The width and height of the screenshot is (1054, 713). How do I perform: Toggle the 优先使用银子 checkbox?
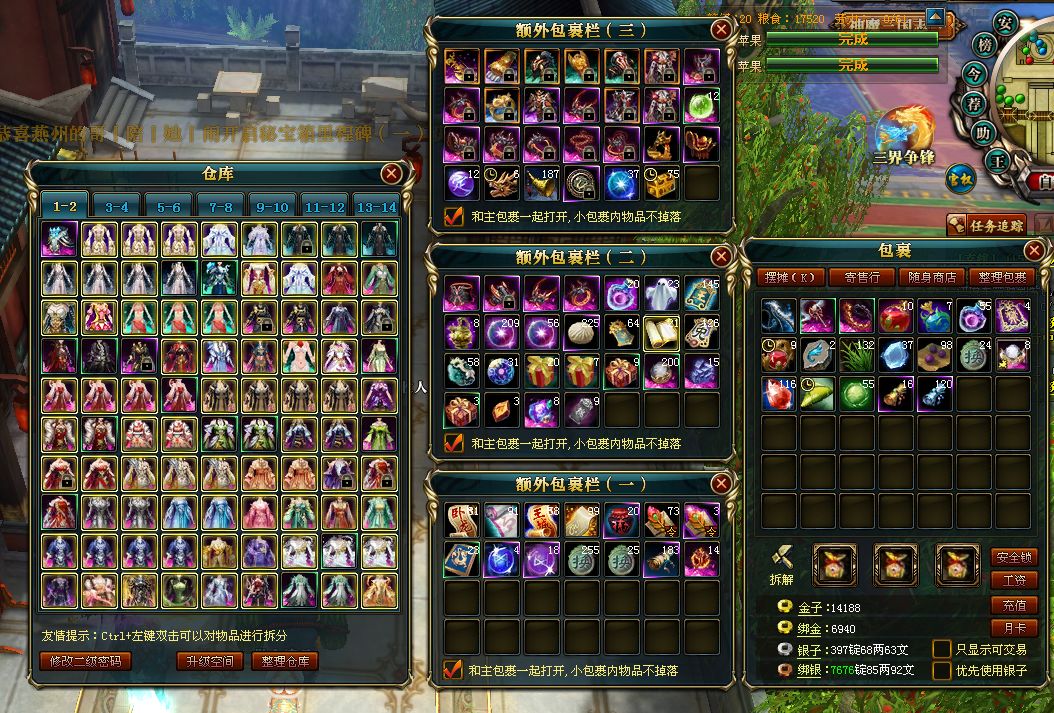tap(941, 670)
